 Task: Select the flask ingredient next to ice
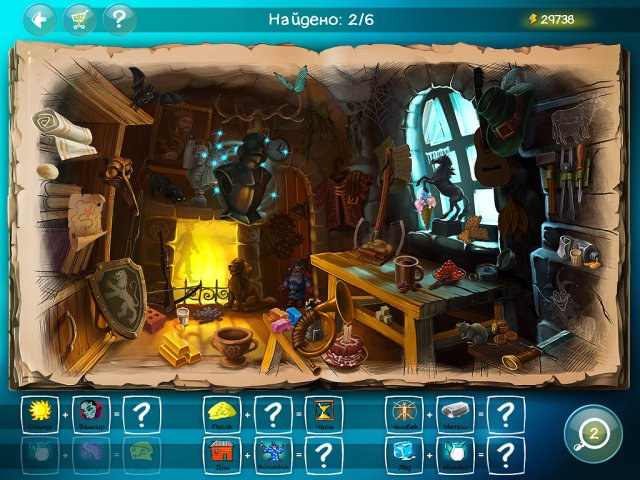453,454
